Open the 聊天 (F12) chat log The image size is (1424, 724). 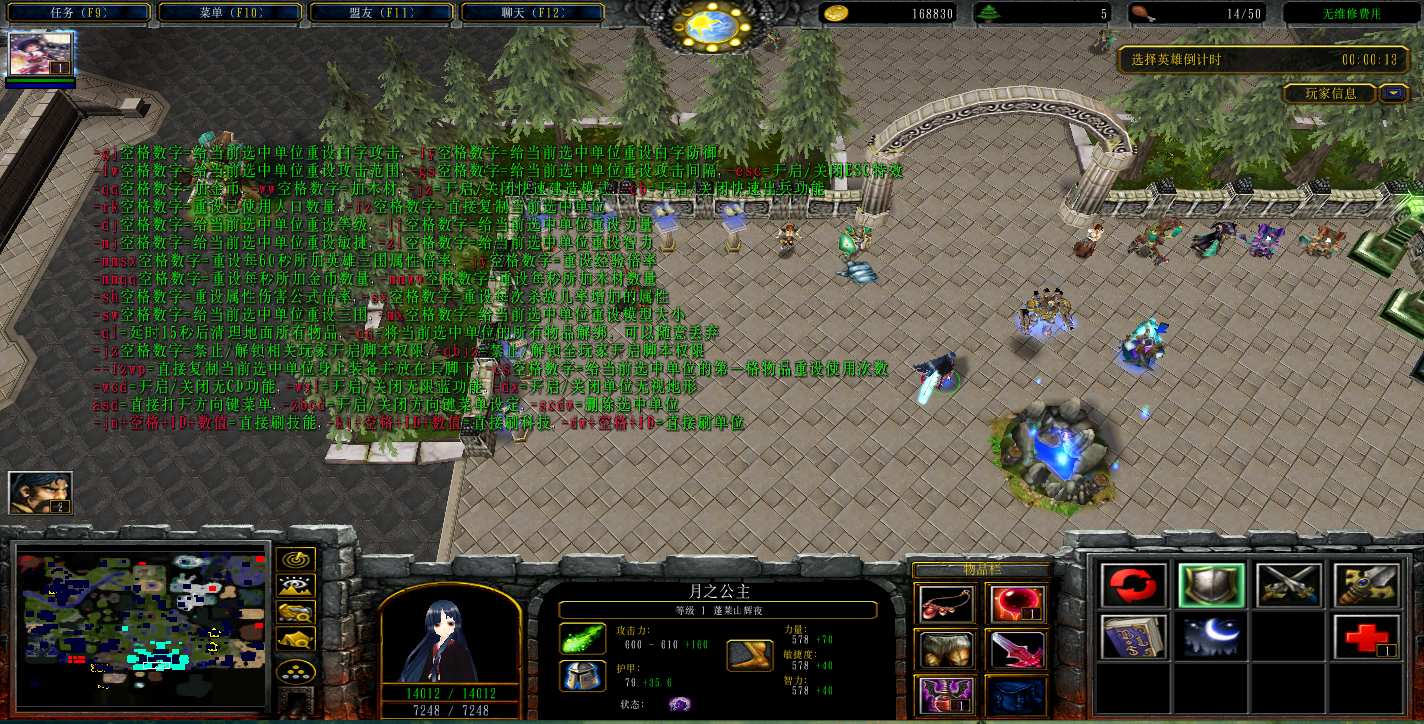click(533, 13)
